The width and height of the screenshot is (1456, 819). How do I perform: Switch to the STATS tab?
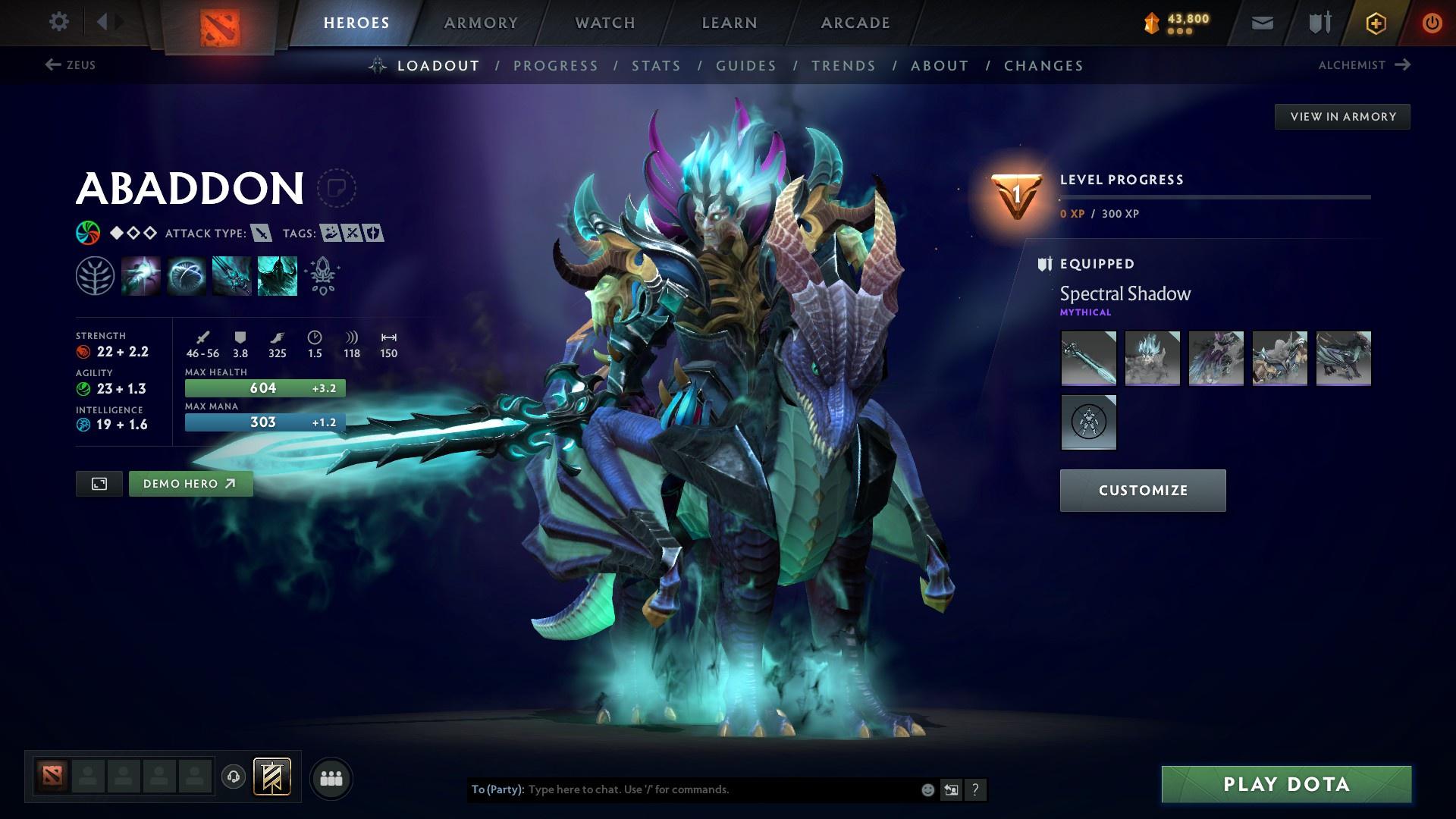[656, 66]
